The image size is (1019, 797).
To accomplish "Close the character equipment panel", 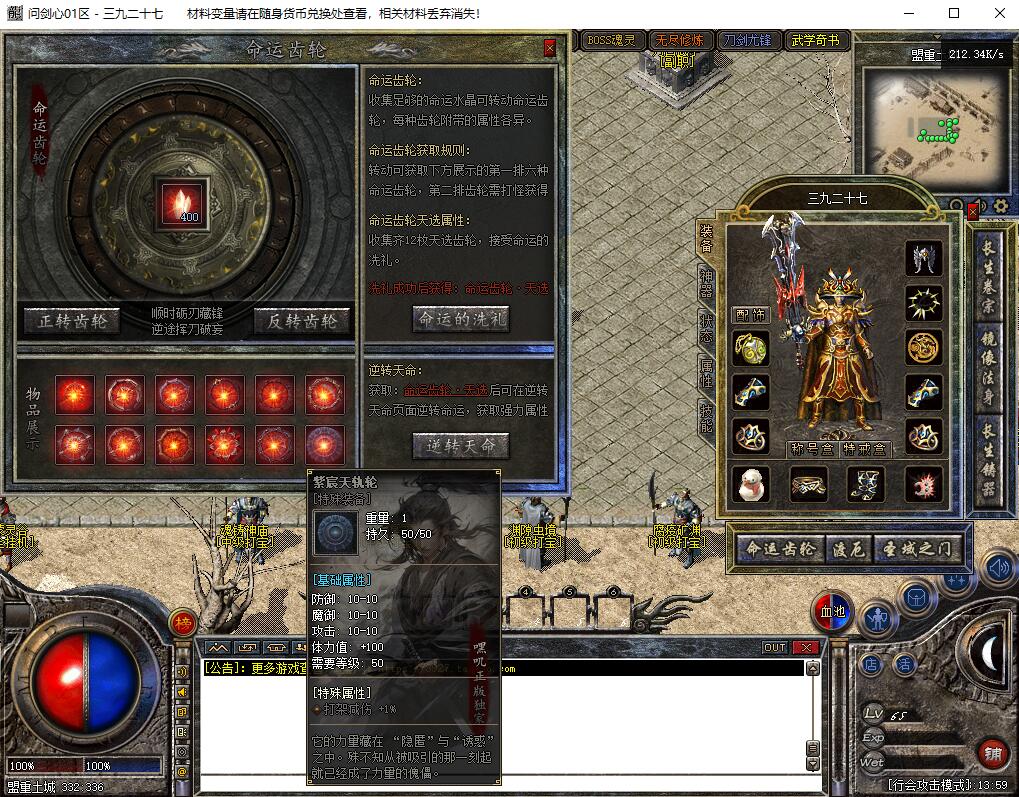I will [x=973, y=212].
